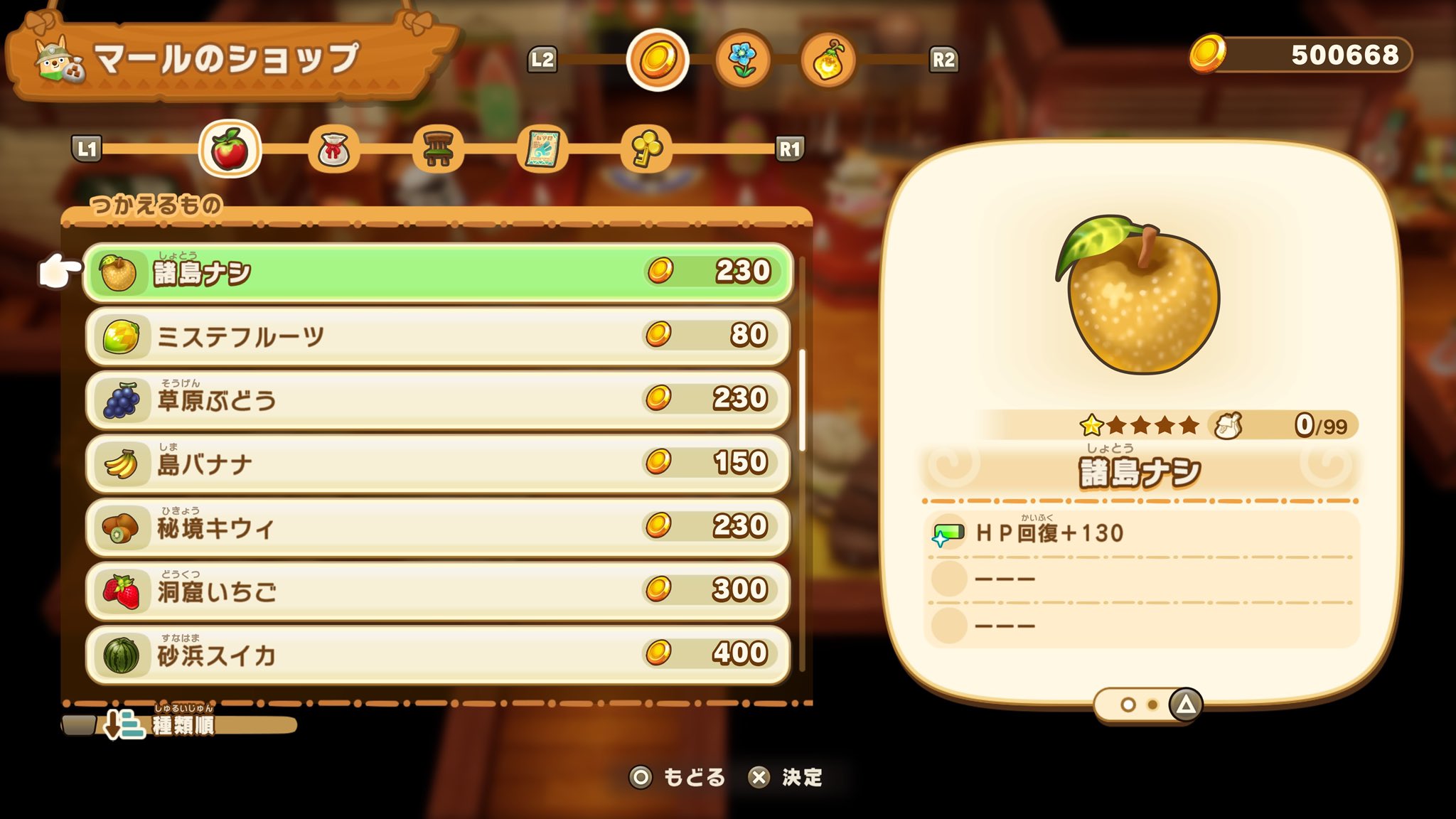
Task: Switch to the gold coin currency tab
Action: pyautogui.click(x=658, y=60)
